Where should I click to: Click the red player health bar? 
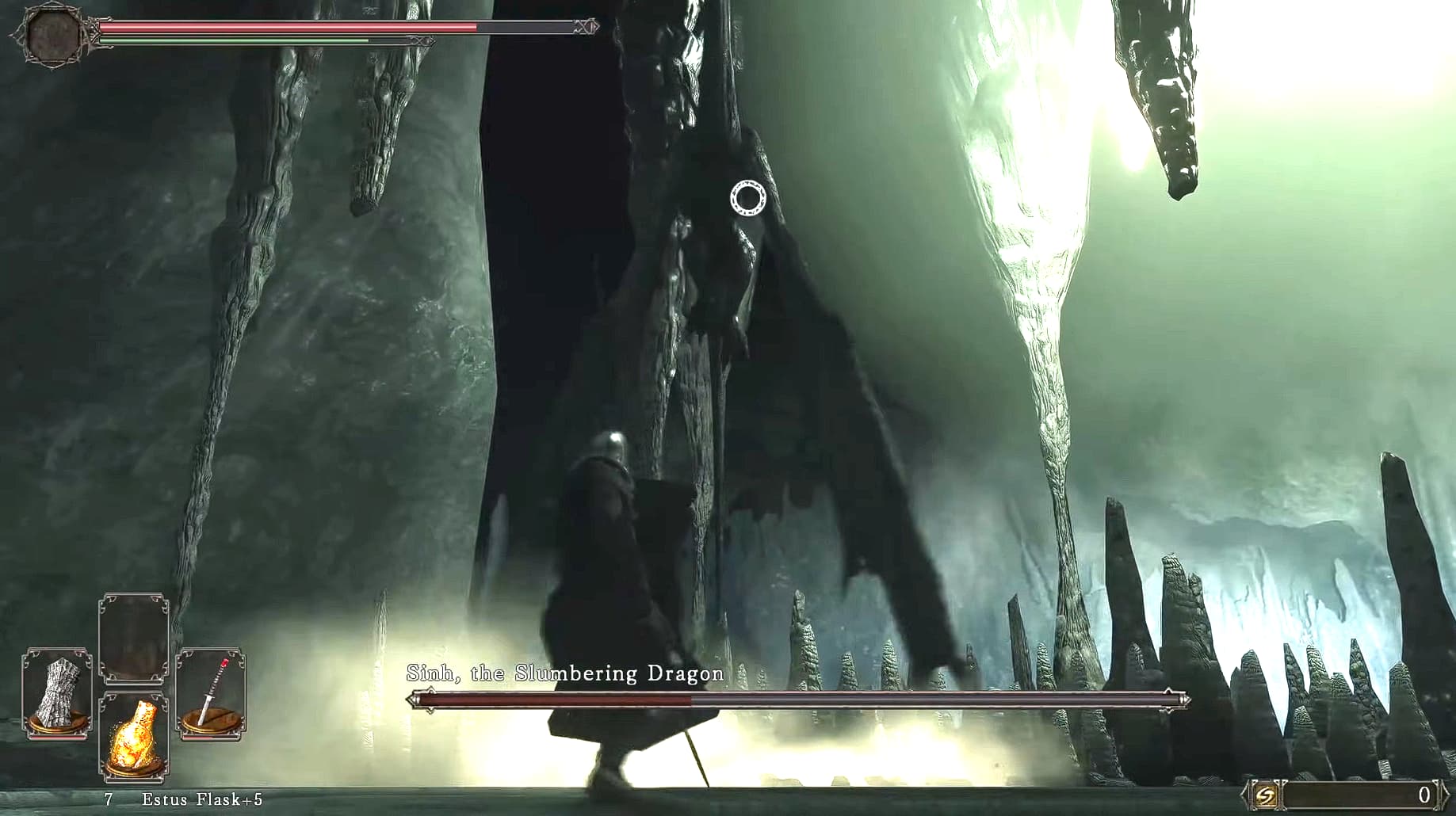[277, 27]
